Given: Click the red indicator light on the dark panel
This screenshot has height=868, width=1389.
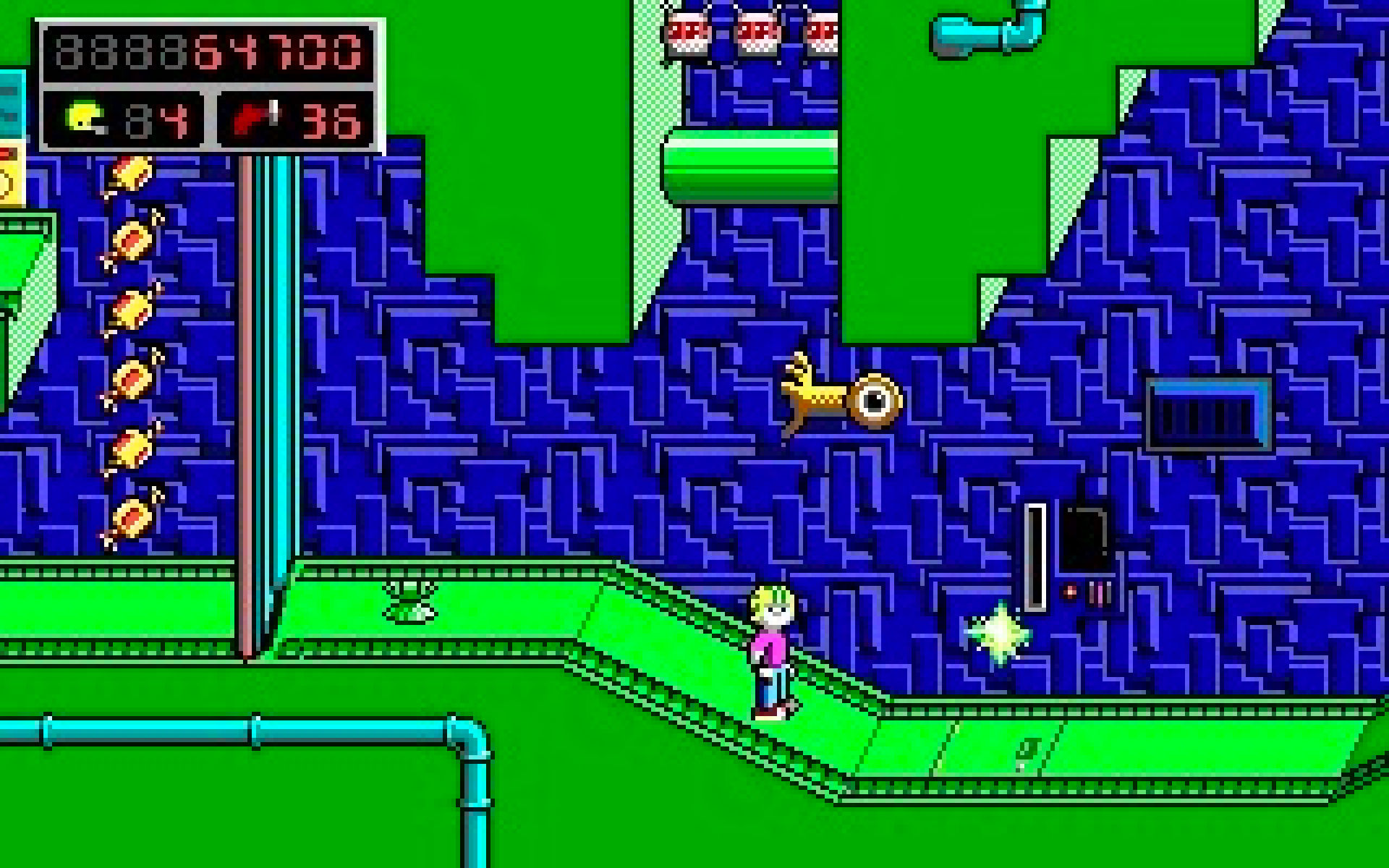Looking at the screenshot, I should click(x=1069, y=590).
